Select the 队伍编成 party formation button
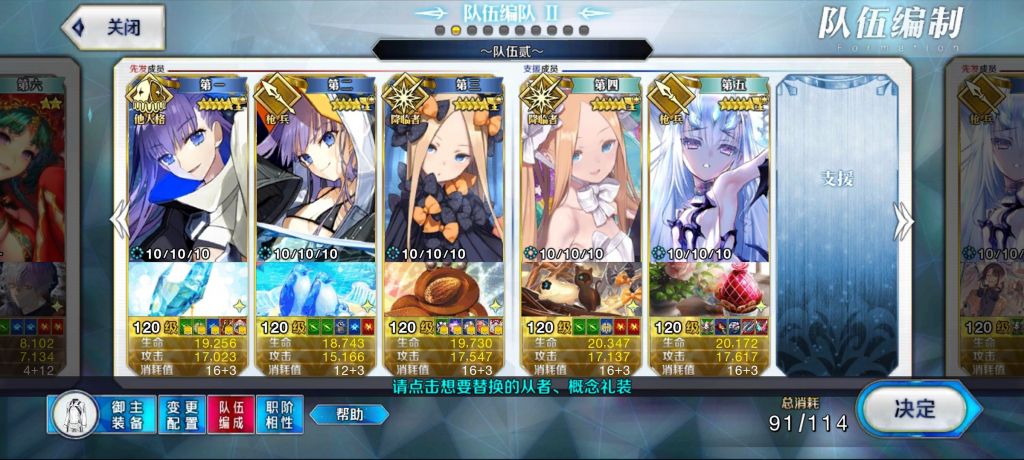1024x460 pixels. [231, 414]
